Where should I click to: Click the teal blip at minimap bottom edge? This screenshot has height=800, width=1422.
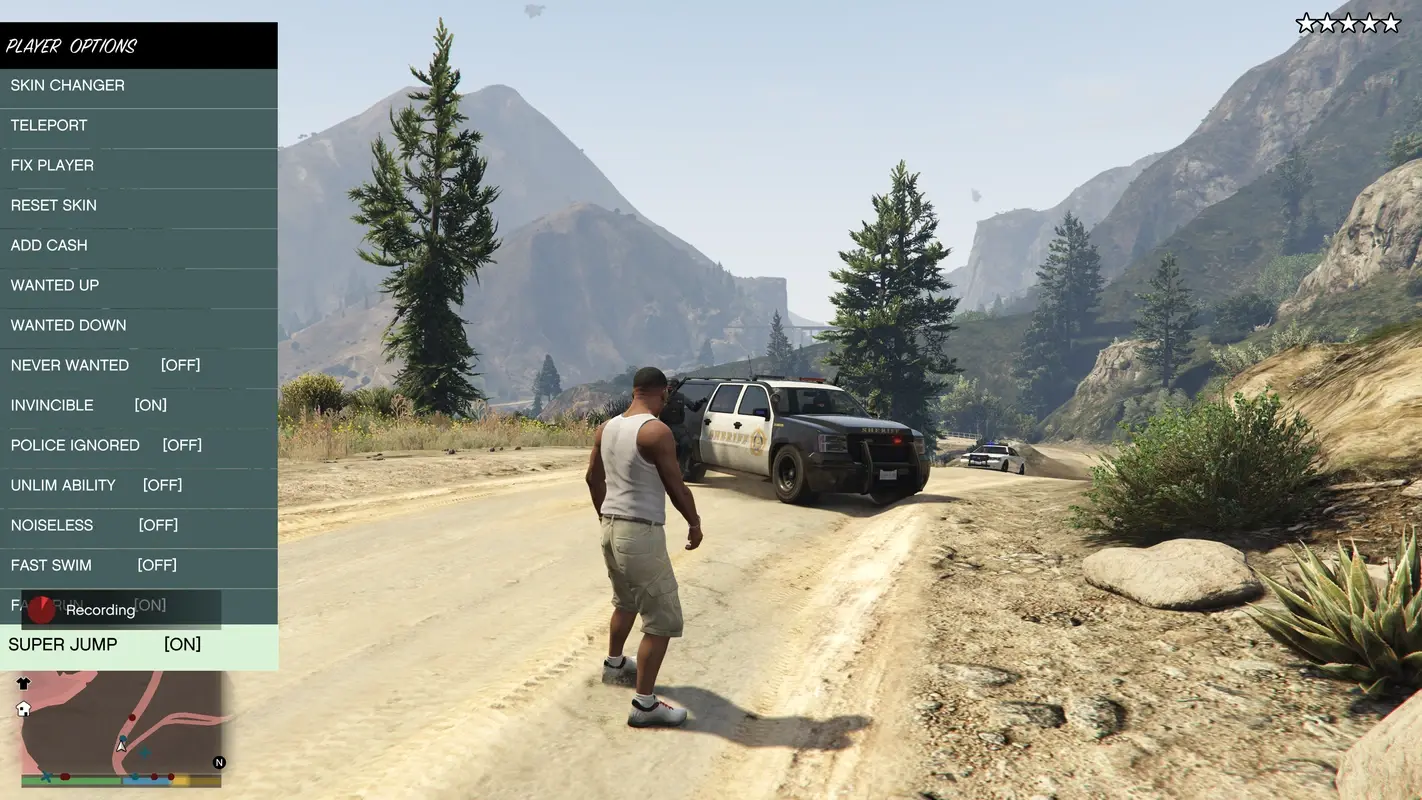click(x=135, y=776)
